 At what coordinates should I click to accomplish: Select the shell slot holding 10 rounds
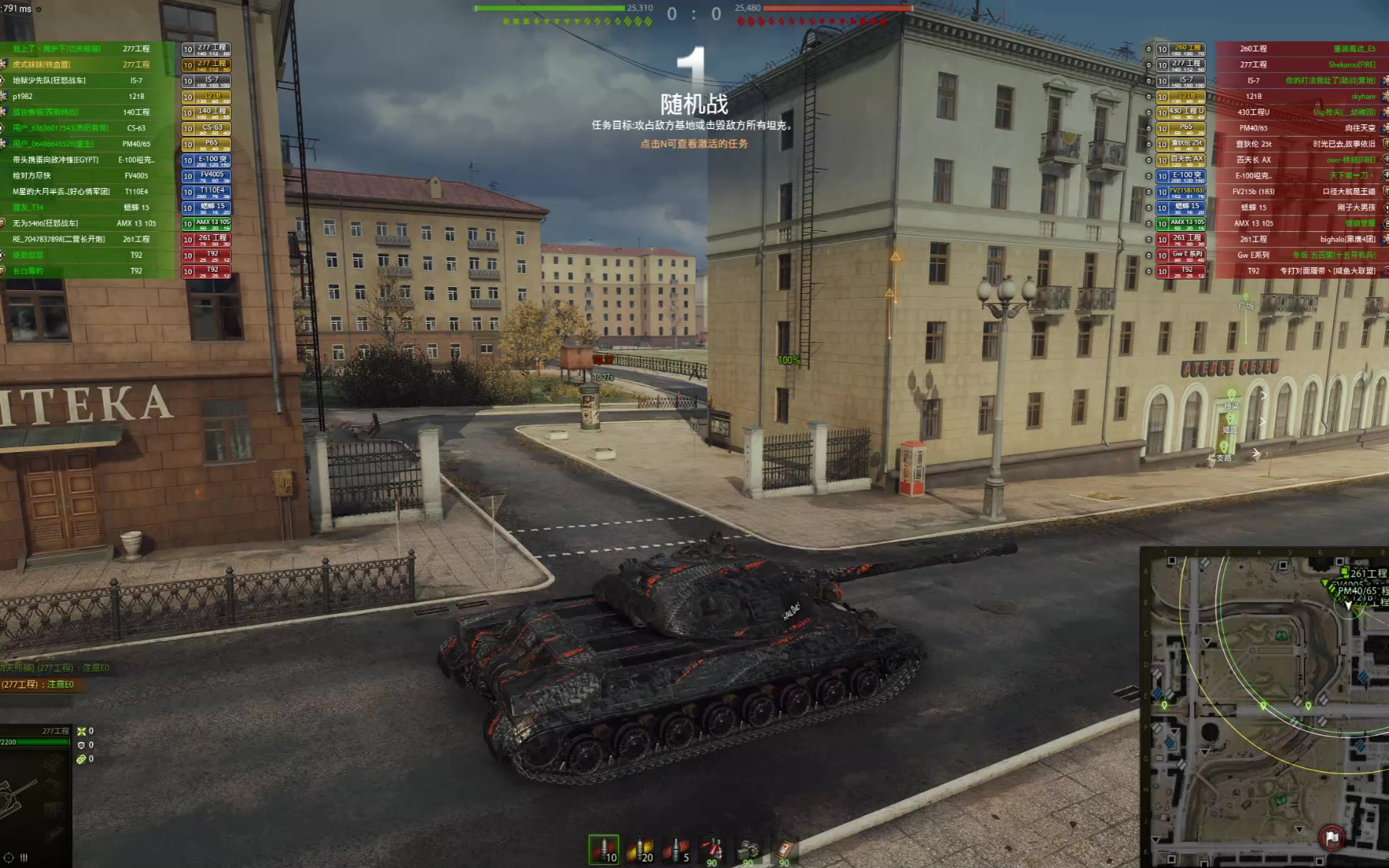[604, 850]
